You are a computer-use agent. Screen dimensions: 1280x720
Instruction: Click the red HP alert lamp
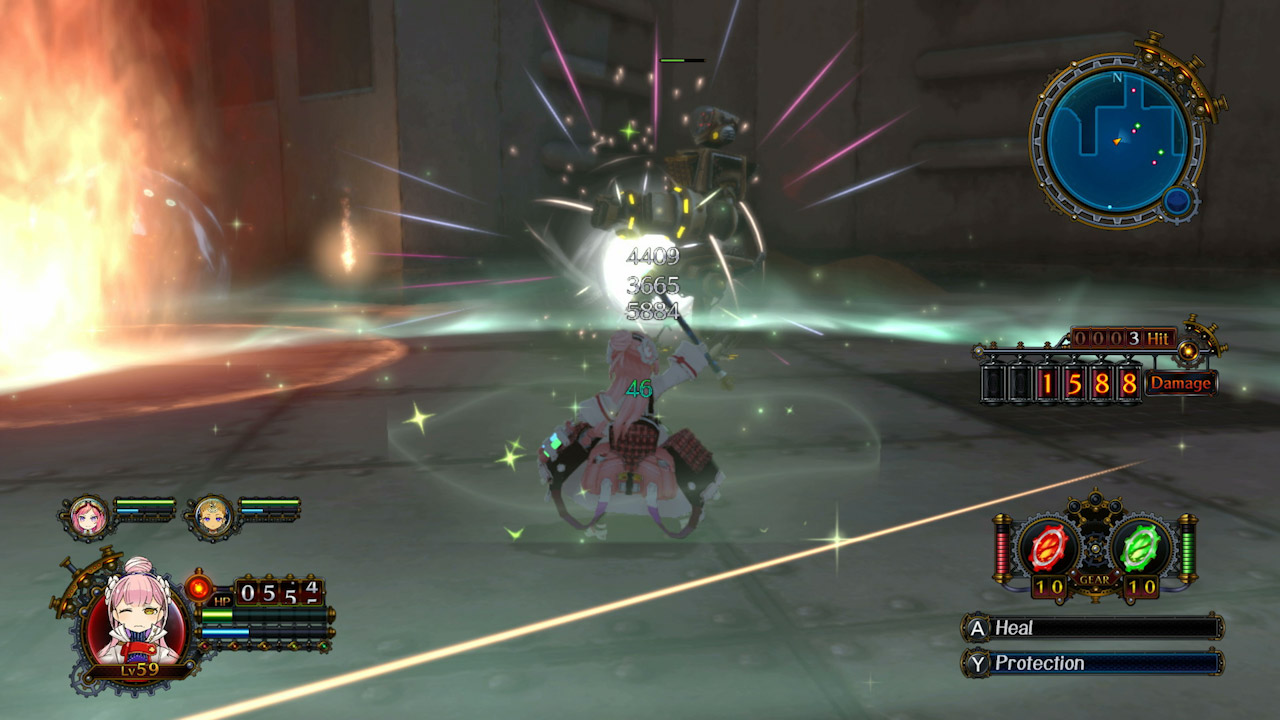[198, 589]
